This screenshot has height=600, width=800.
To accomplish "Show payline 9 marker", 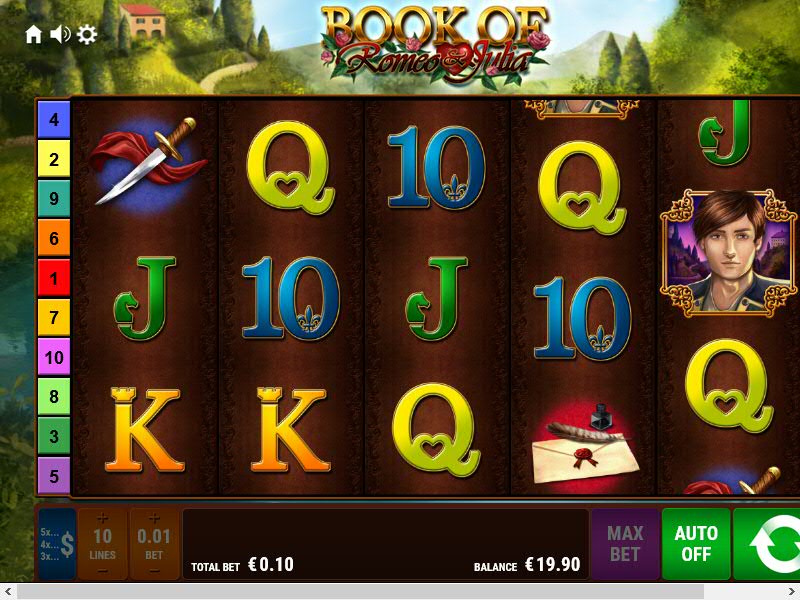I will pos(54,198).
